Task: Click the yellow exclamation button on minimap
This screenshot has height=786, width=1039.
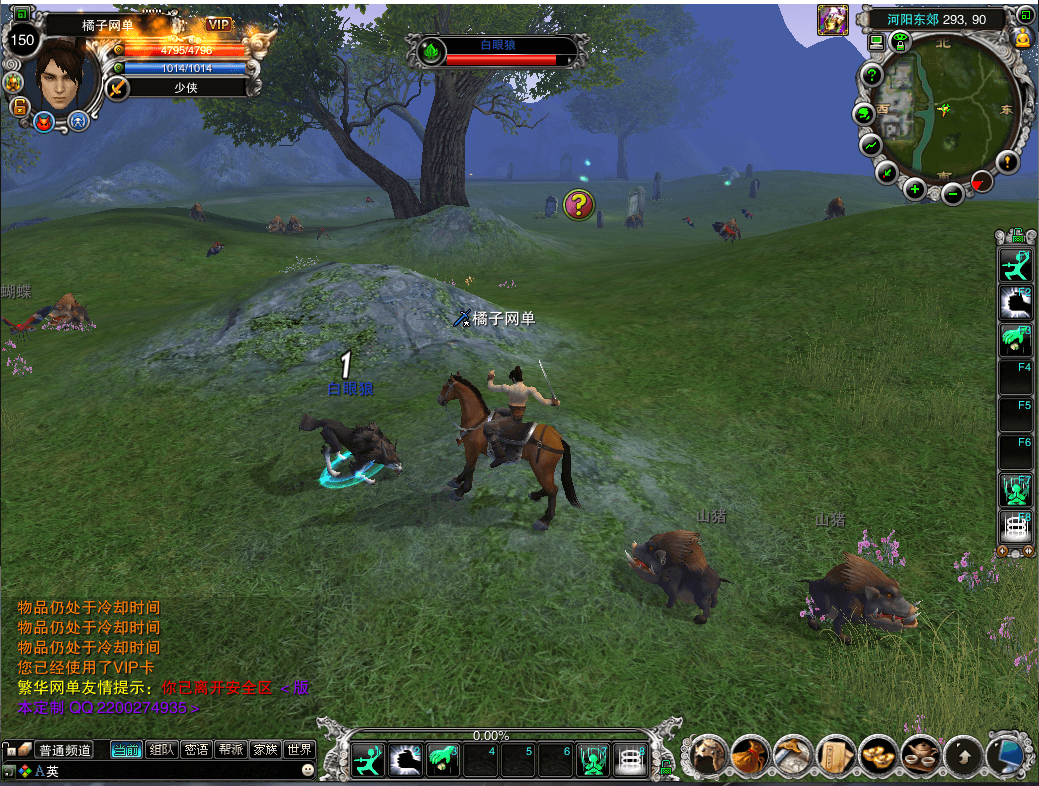Action: tap(1007, 161)
